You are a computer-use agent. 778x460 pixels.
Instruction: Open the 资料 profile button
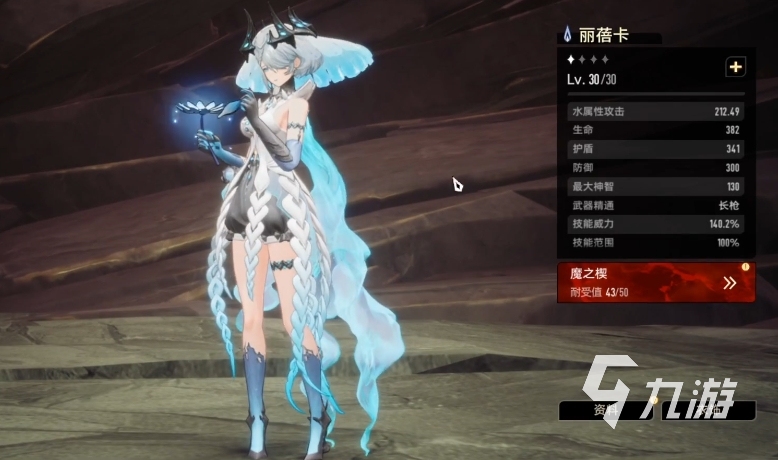[603, 410]
